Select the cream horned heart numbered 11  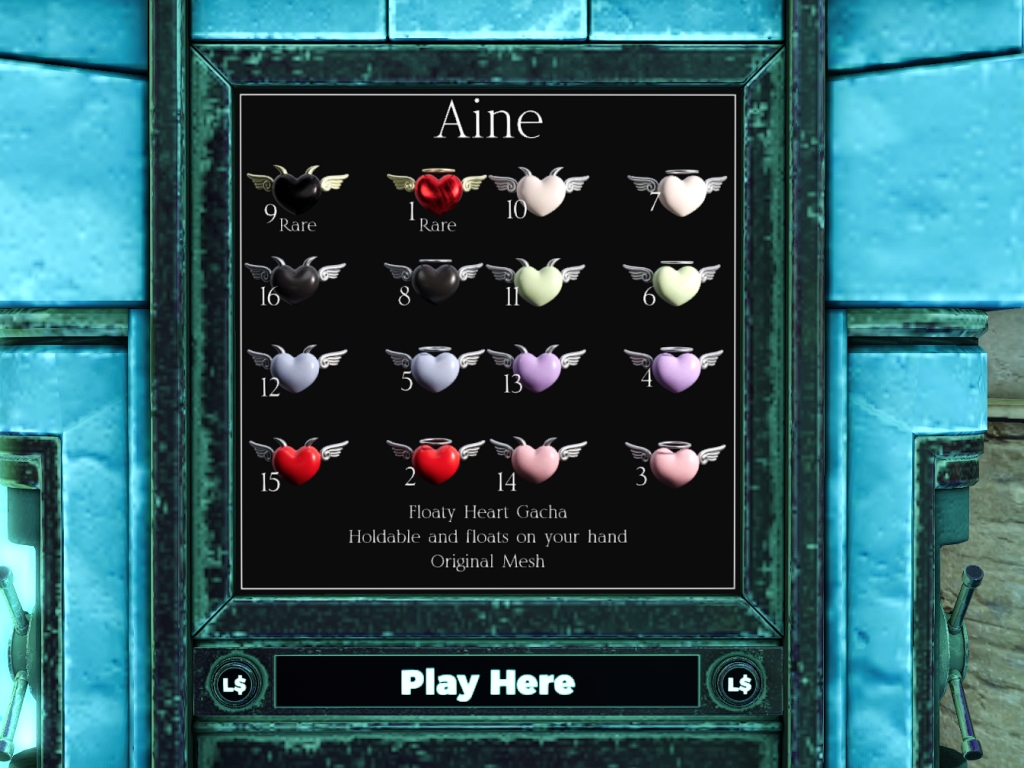[x=538, y=284]
